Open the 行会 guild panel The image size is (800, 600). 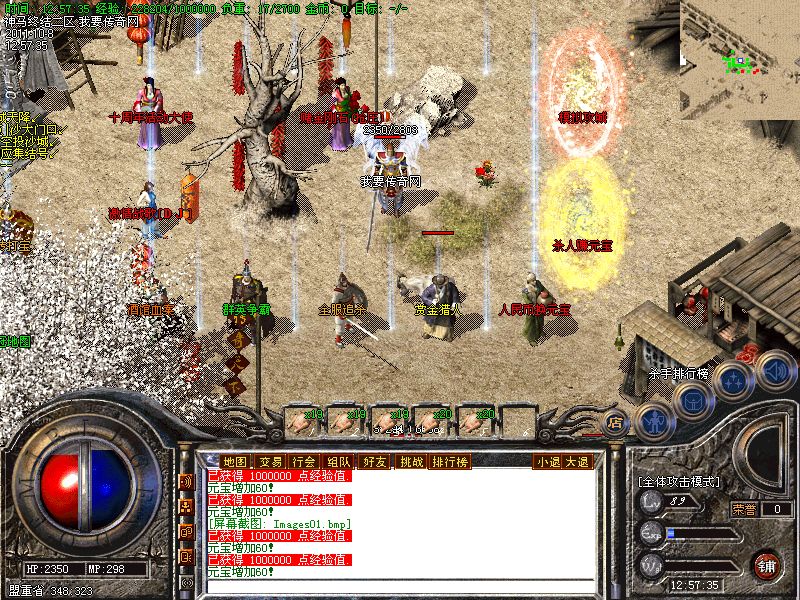point(304,461)
